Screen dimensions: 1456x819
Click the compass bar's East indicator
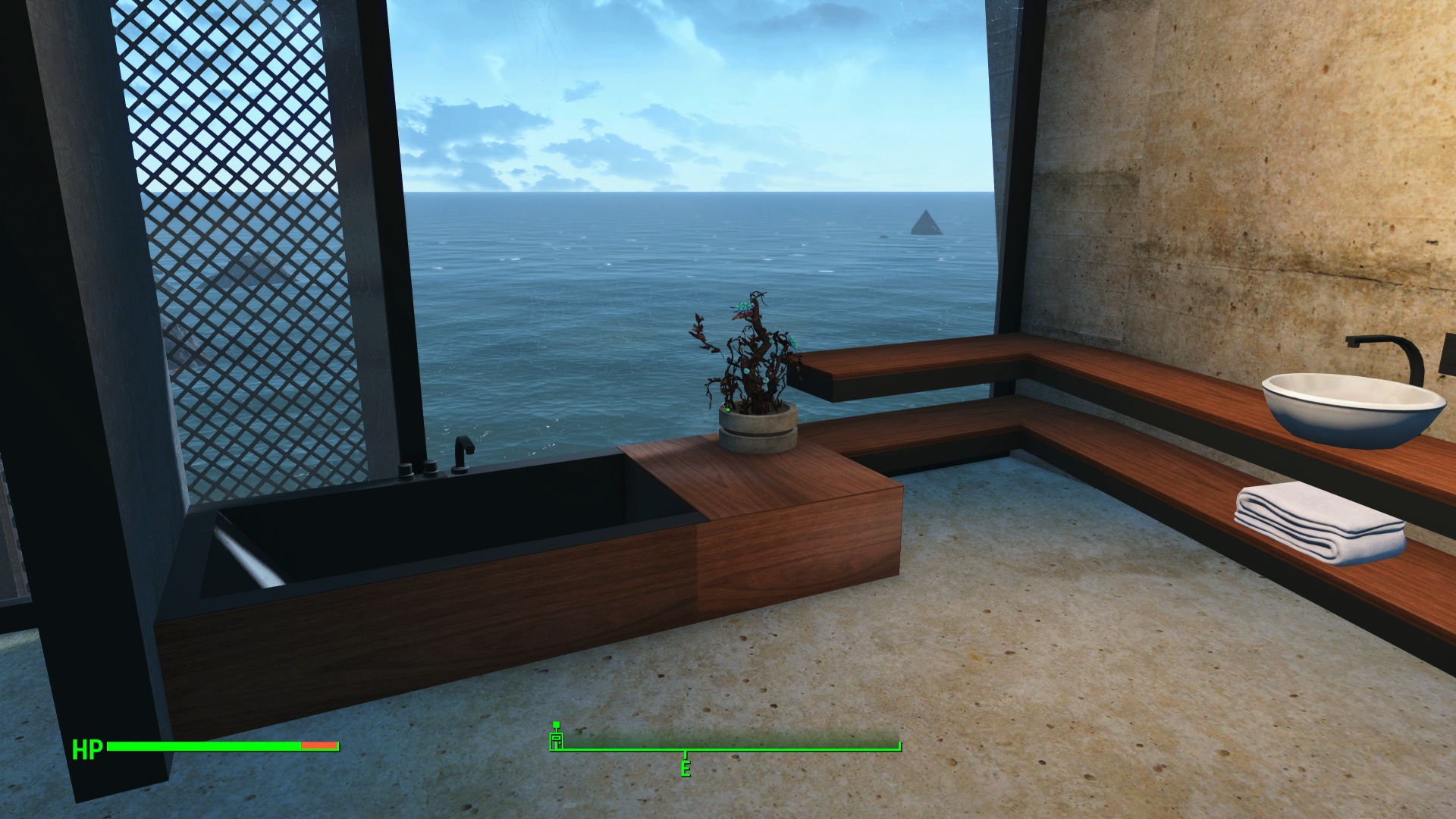pyautogui.click(x=686, y=767)
